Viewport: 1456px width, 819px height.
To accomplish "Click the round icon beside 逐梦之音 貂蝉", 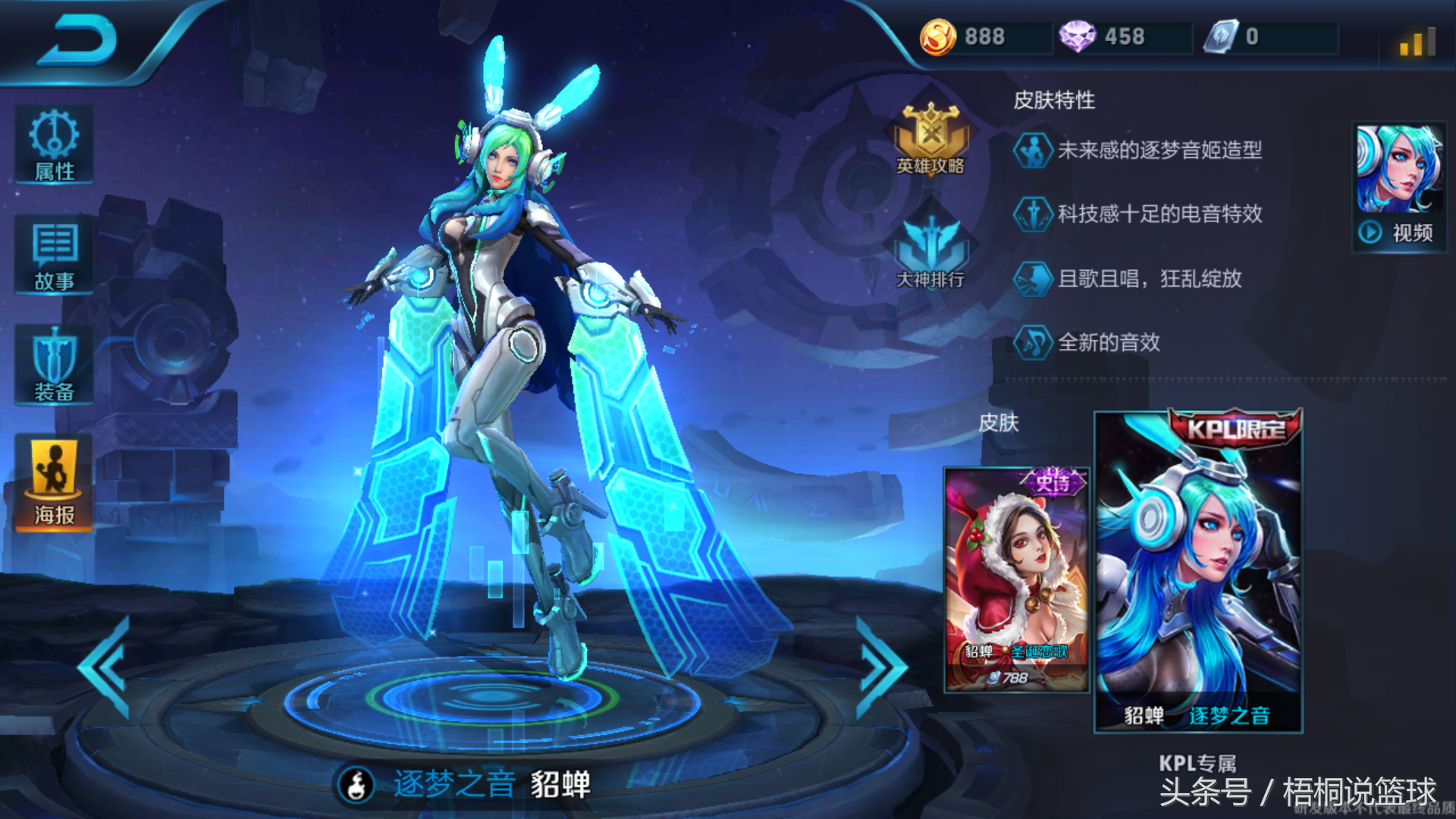I will coord(356,784).
